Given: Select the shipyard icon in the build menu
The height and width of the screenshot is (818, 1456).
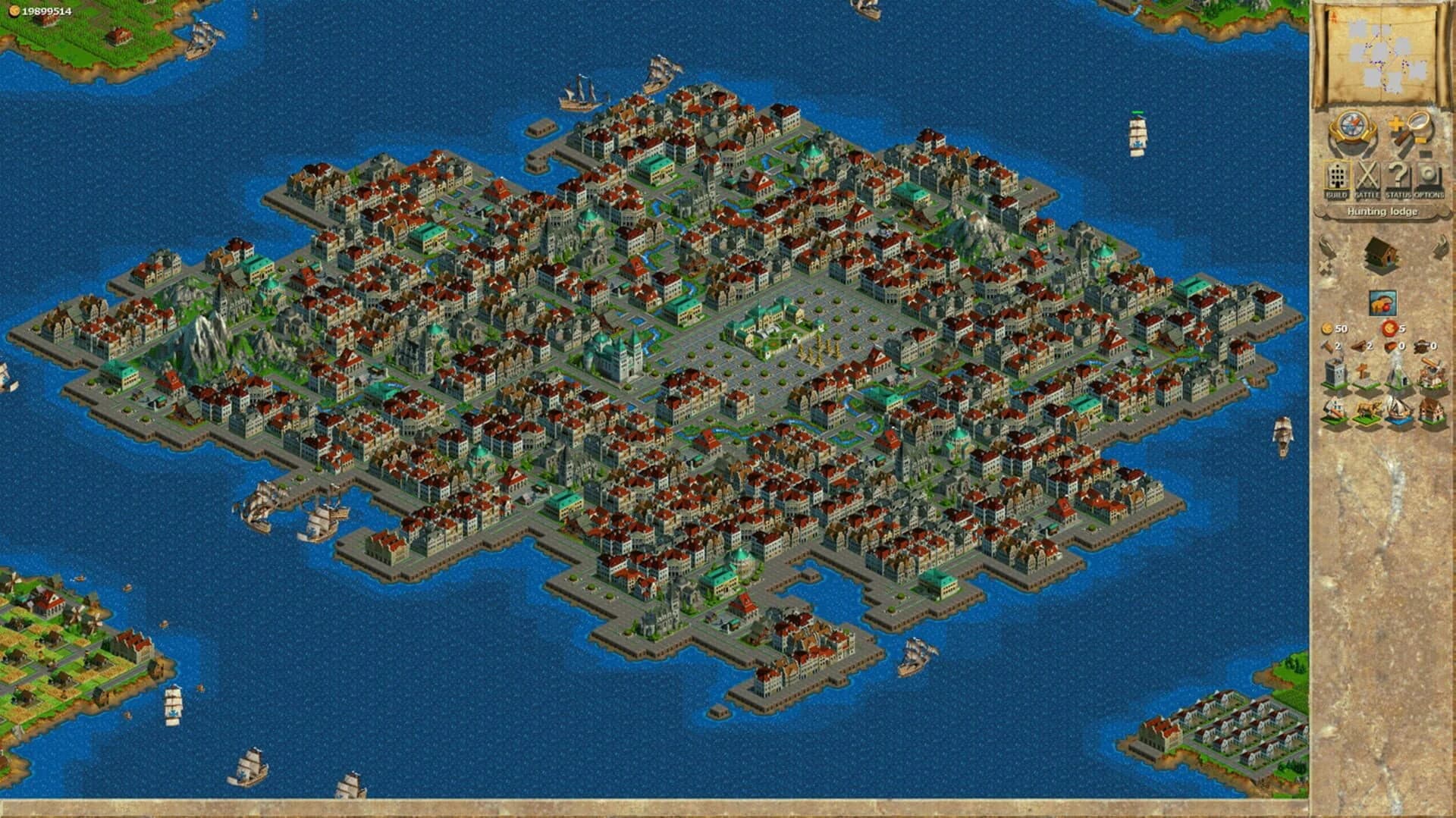Looking at the screenshot, I should point(1395,409).
